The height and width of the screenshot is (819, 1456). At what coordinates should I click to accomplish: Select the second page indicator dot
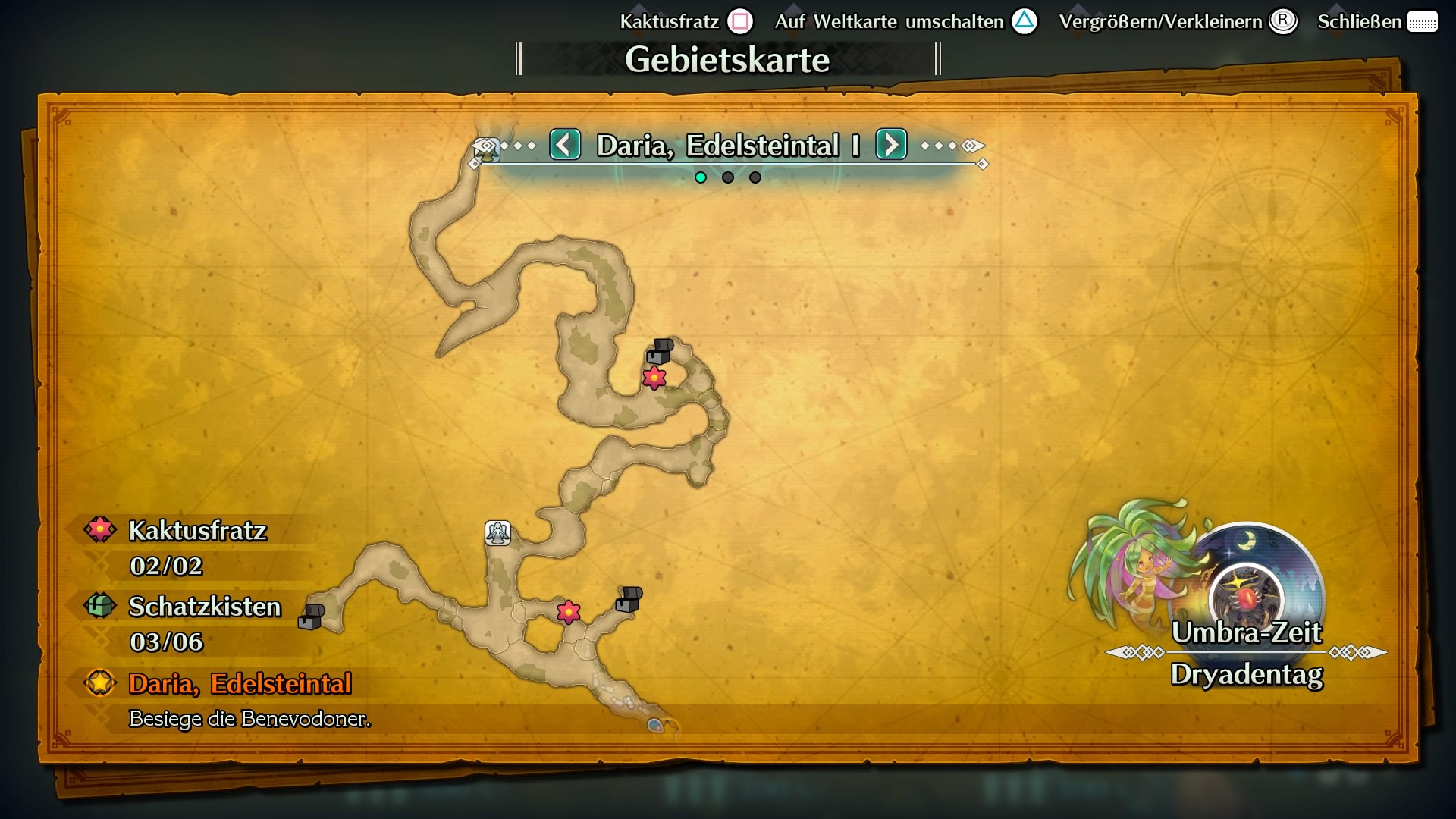coord(727,177)
